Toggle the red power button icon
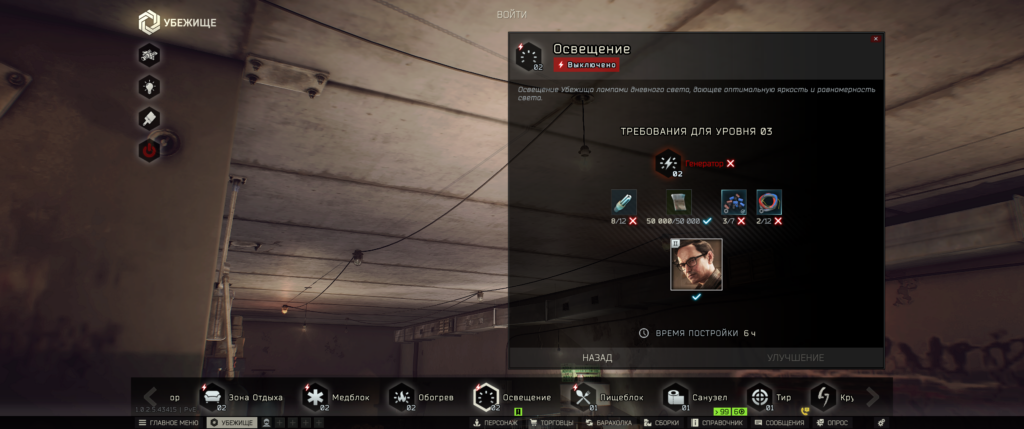 coord(149,151)
